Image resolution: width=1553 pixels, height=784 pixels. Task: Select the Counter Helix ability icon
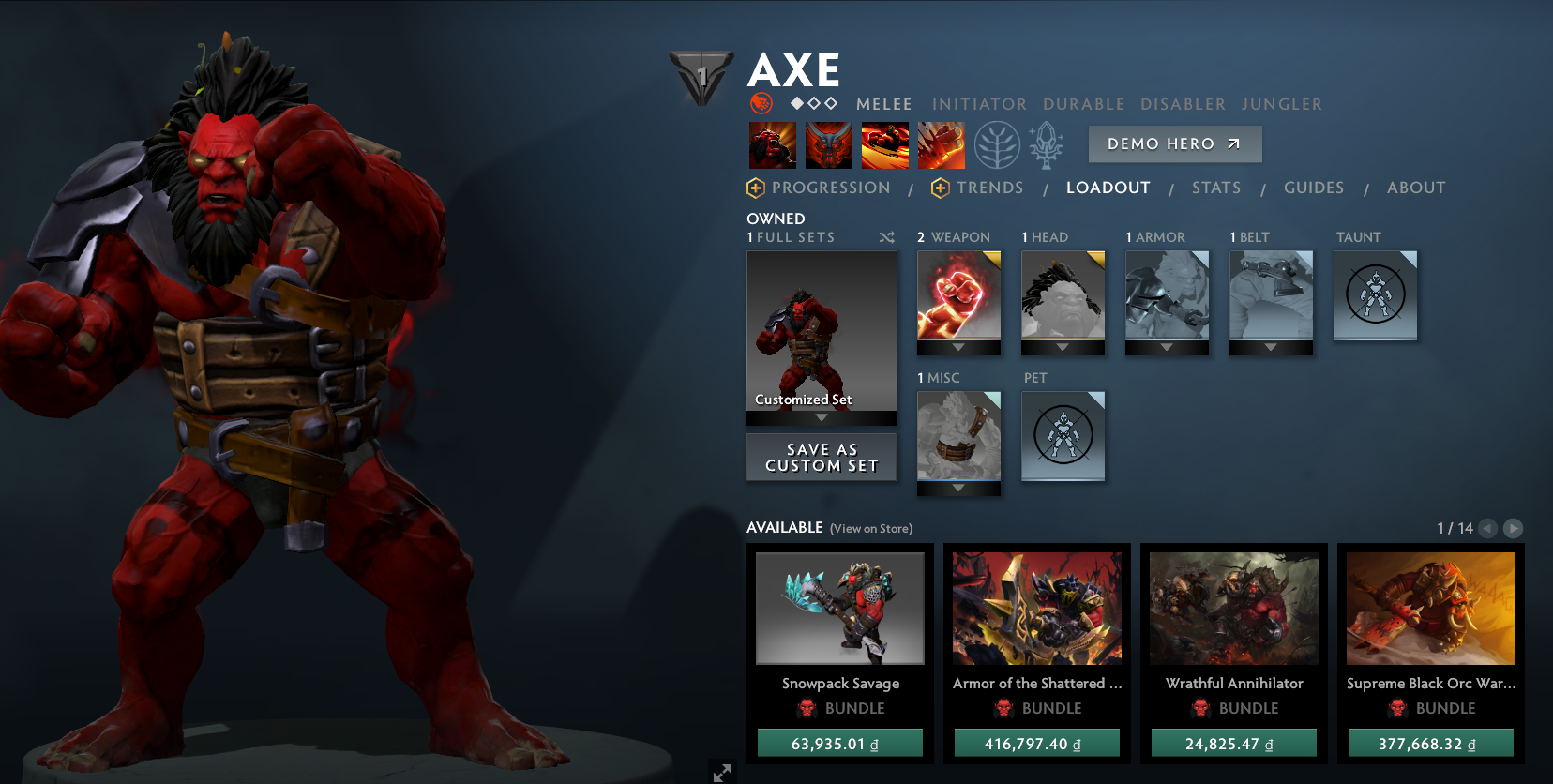[884, 145]
